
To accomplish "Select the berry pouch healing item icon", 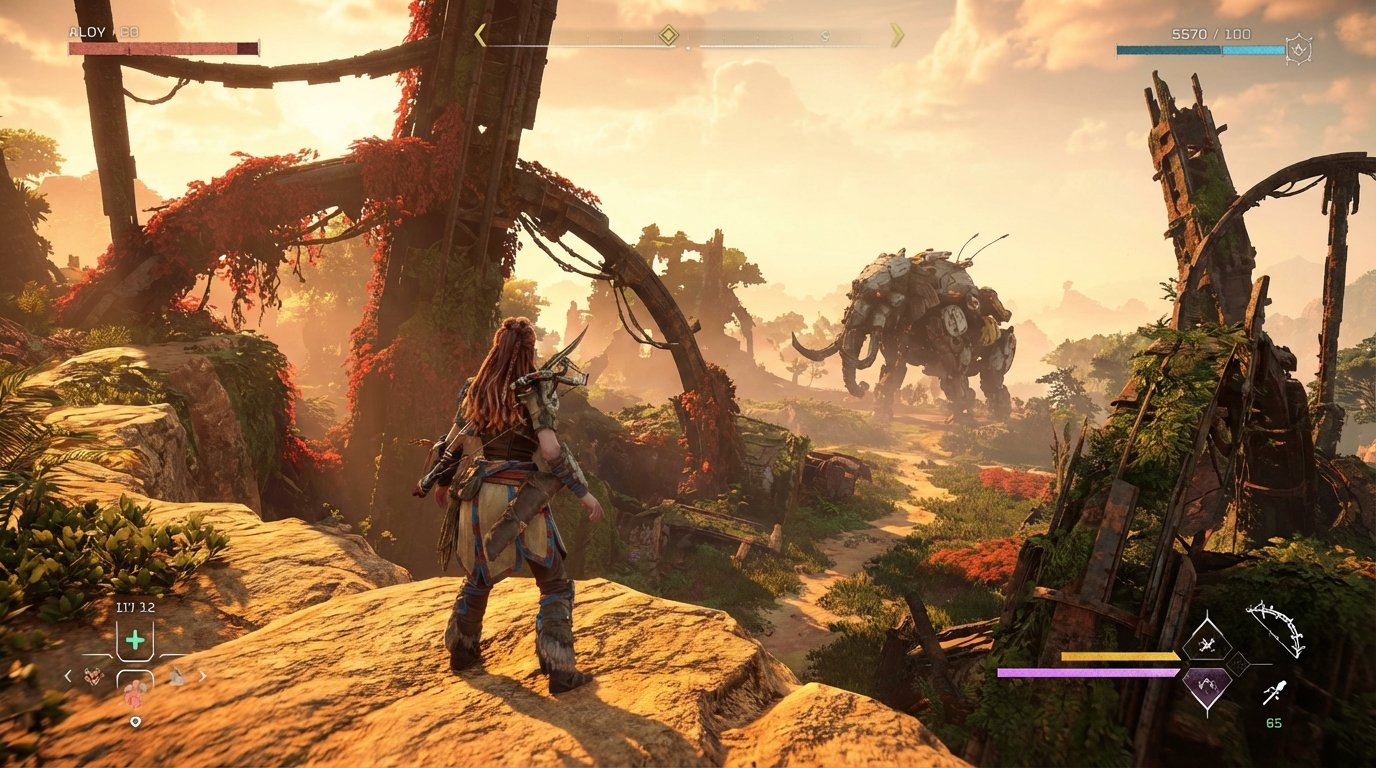I will 135,692.
